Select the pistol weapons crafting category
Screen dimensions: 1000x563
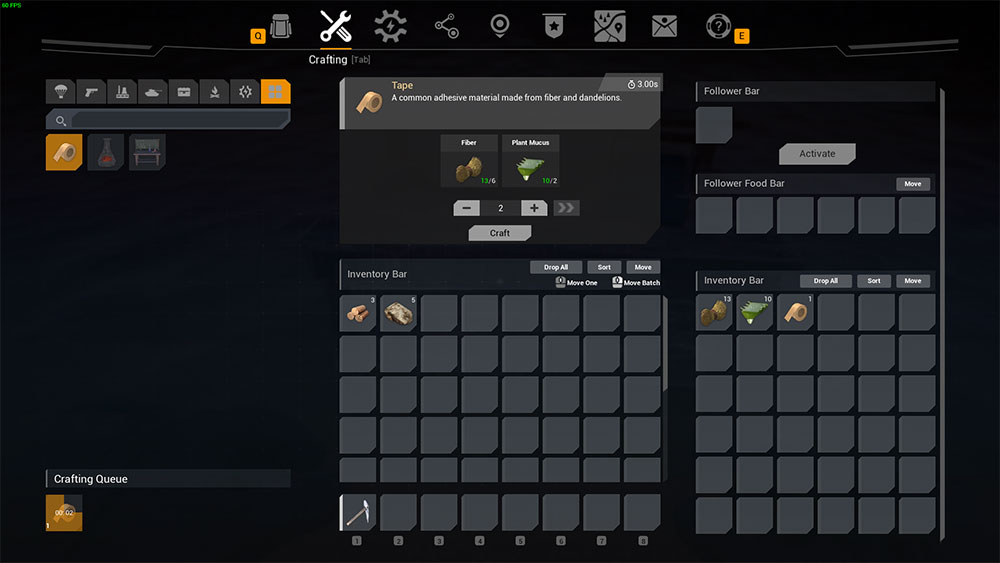[90, 92]
